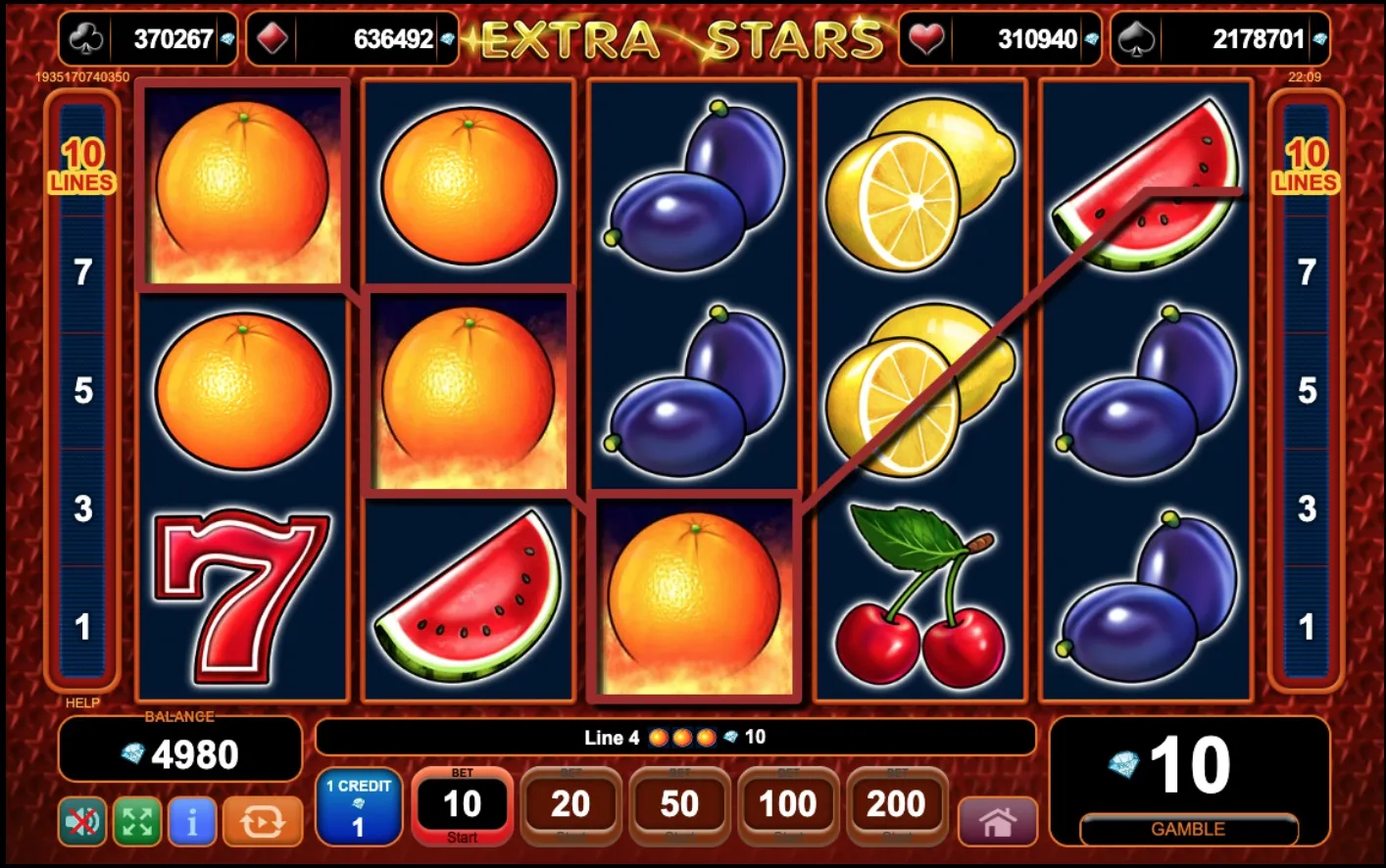Viewport: 1386px width, 868px height.
Task: Open the 1 CREDIT denomination selector
Action: [360, 806]
